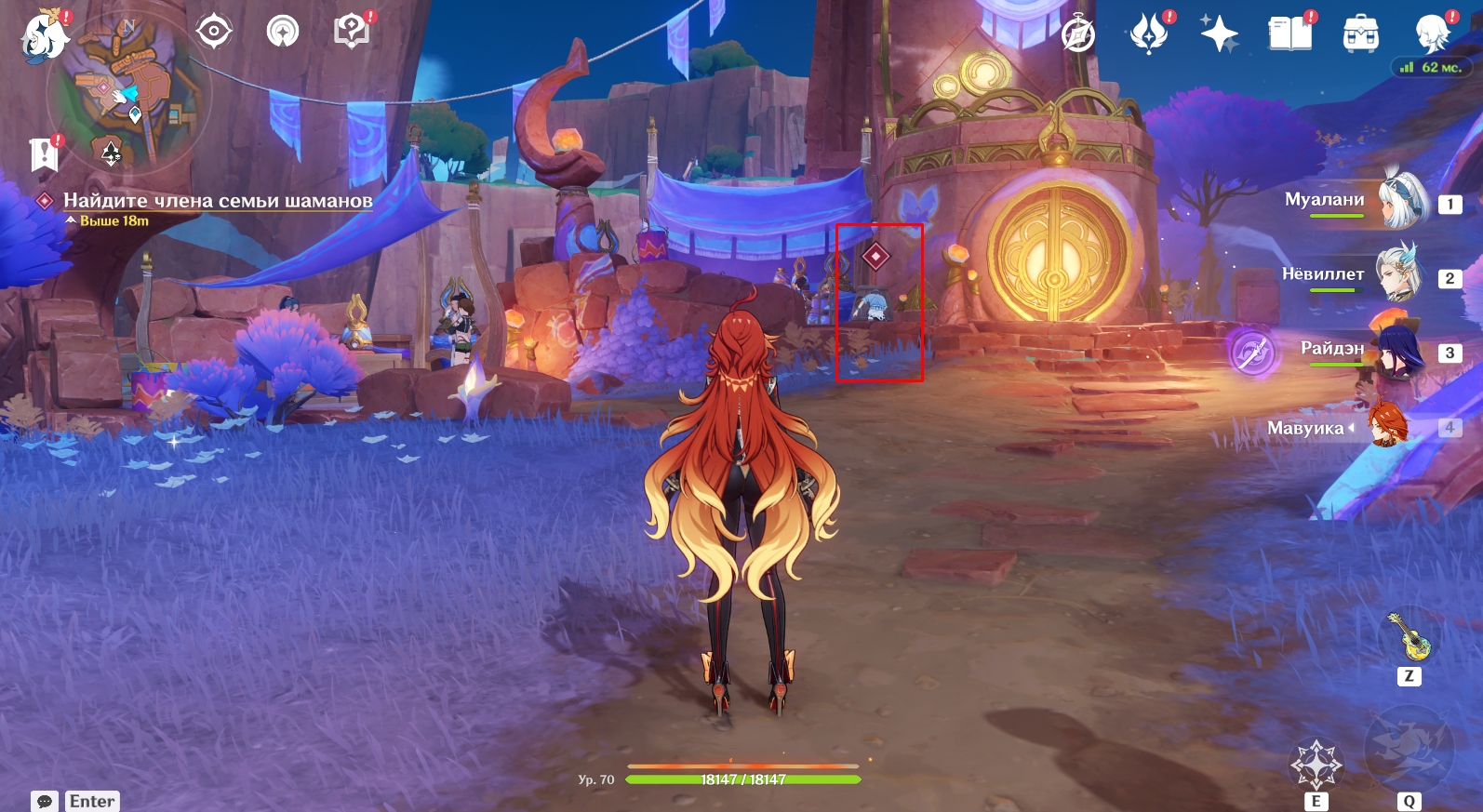Switch to party member Муалани
The image size is (1483, 812).
click(1400, 201)
